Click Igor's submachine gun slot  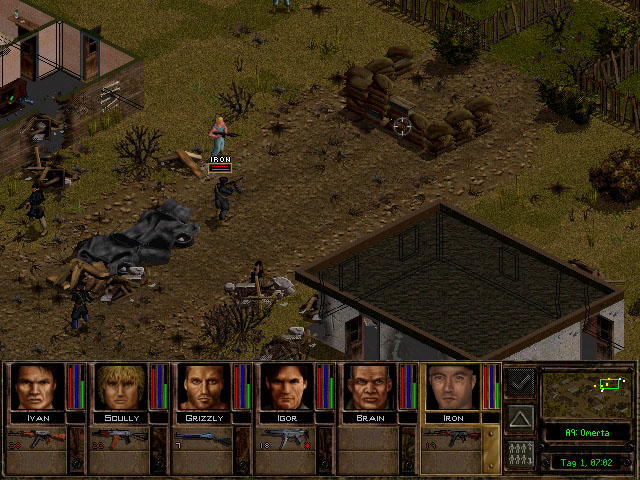[x=286, y=437]
